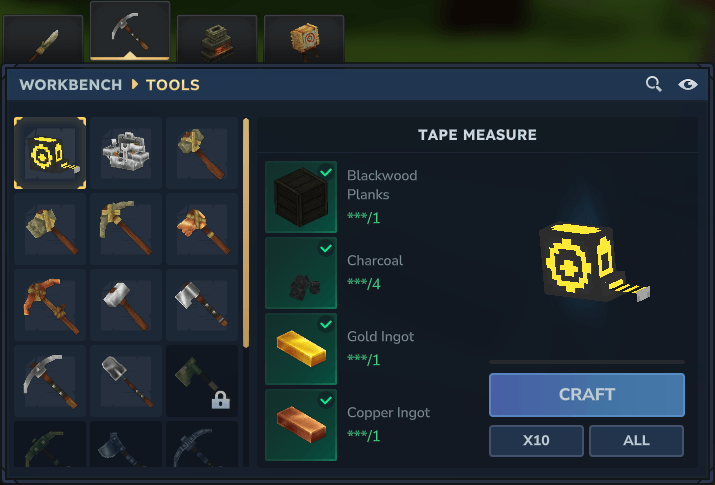Select the iron axe recipe

point(202,305)
